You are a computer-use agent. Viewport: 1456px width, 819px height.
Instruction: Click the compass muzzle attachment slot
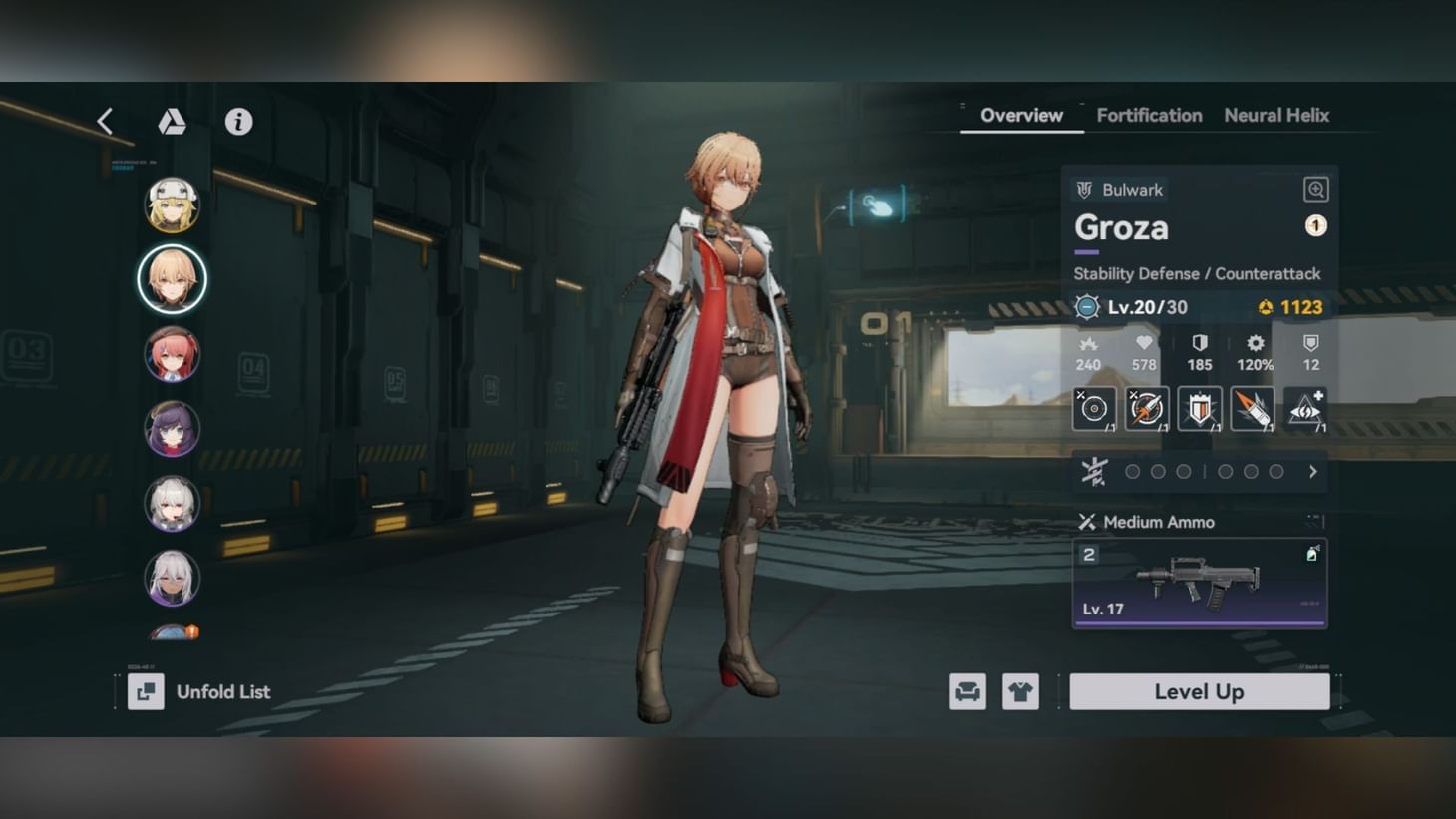click(1147, 408)
